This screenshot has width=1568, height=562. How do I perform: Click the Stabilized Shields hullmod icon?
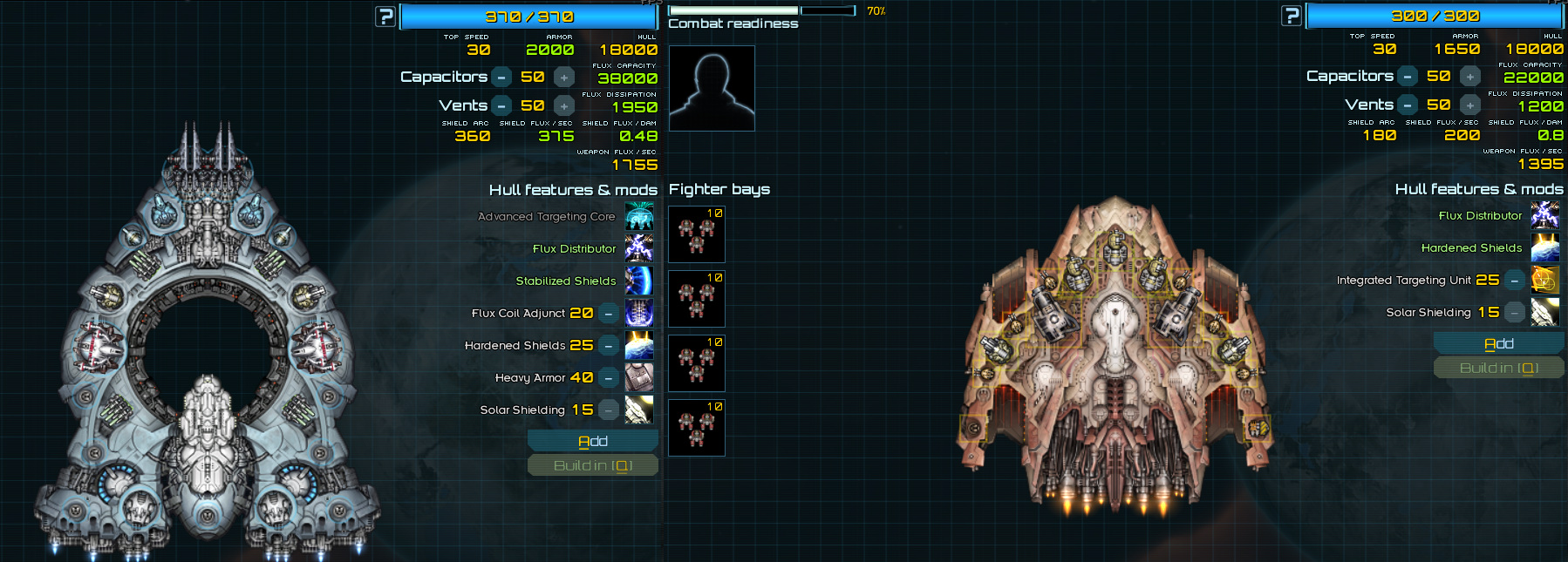pos(639,281)
